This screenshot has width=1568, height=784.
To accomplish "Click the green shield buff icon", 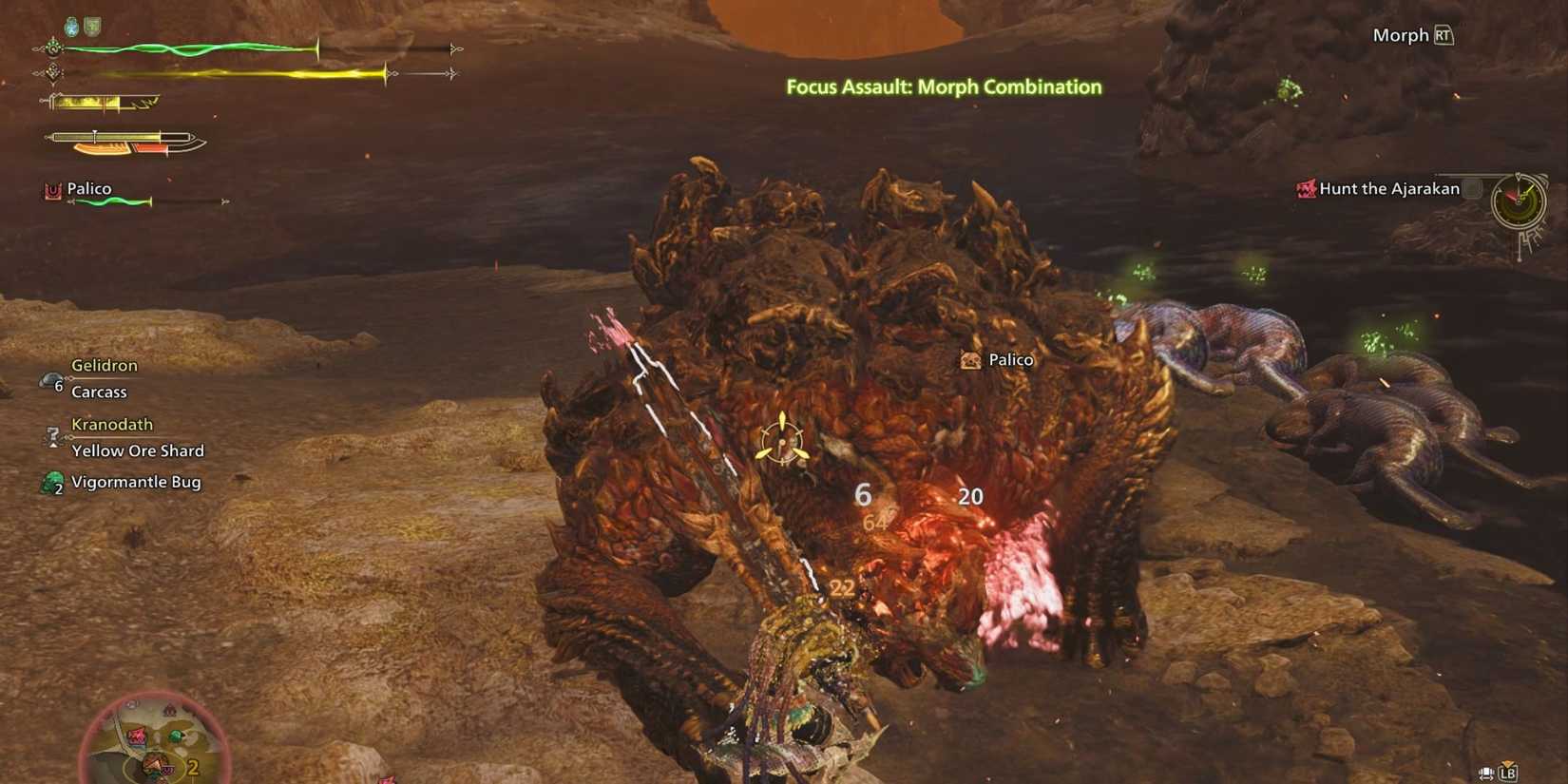I will point(90,25).
